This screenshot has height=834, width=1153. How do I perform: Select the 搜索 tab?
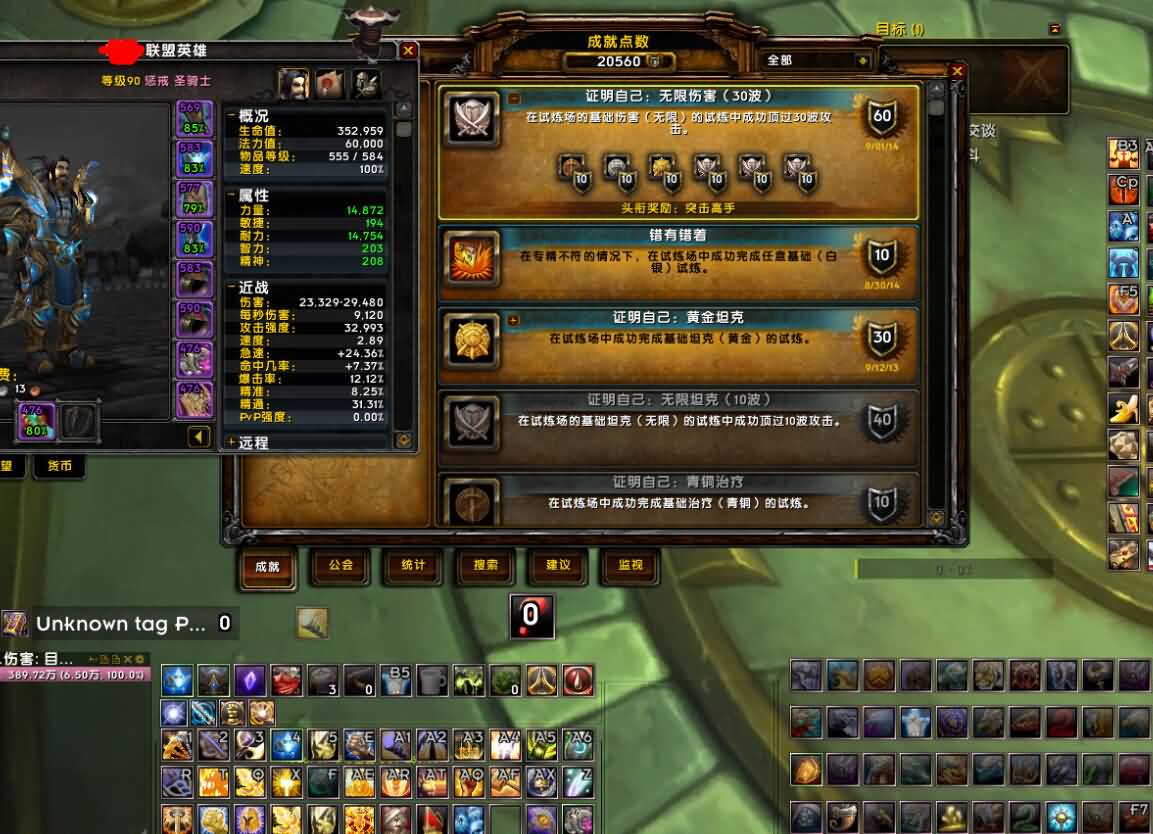pos(485,565)
